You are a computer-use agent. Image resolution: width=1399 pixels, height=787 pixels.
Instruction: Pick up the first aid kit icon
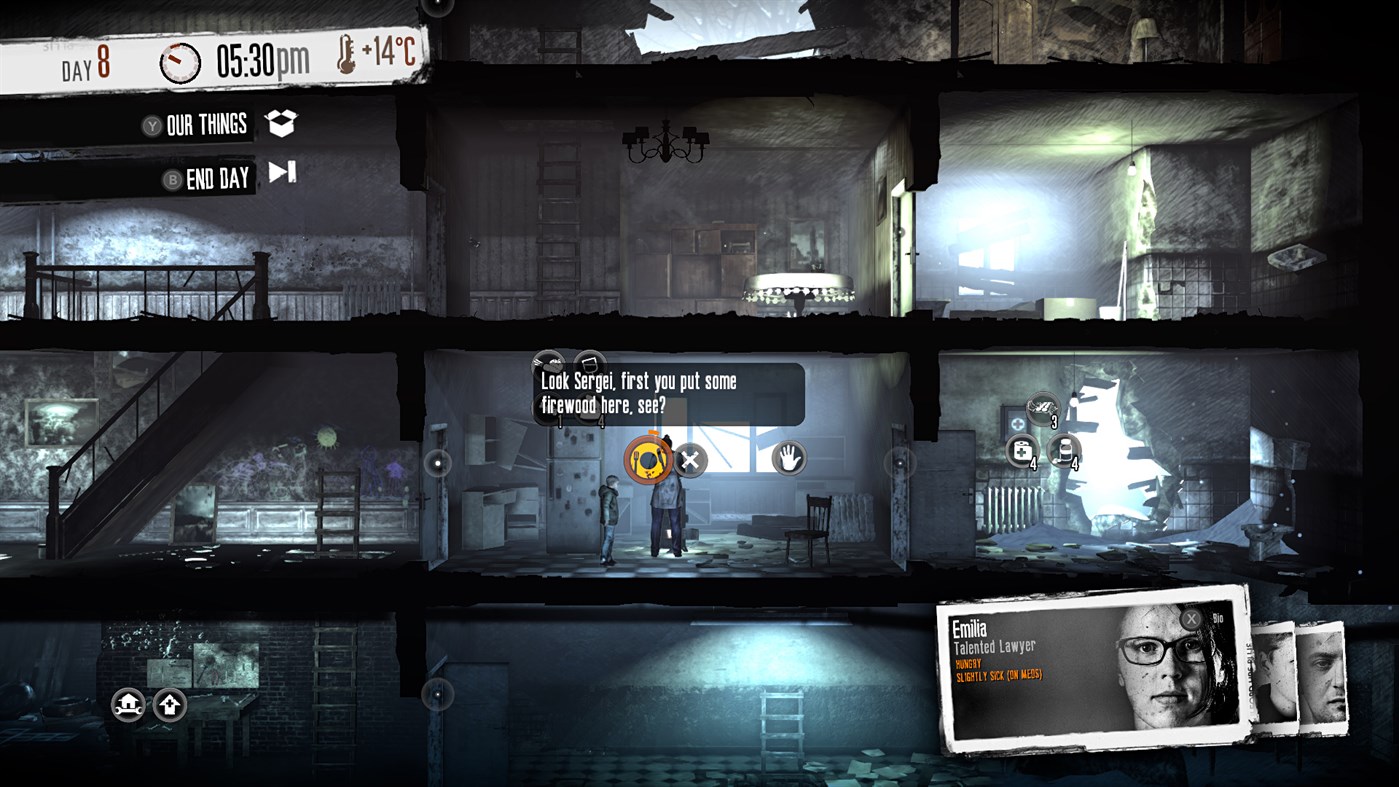(x=1022, y=451)
